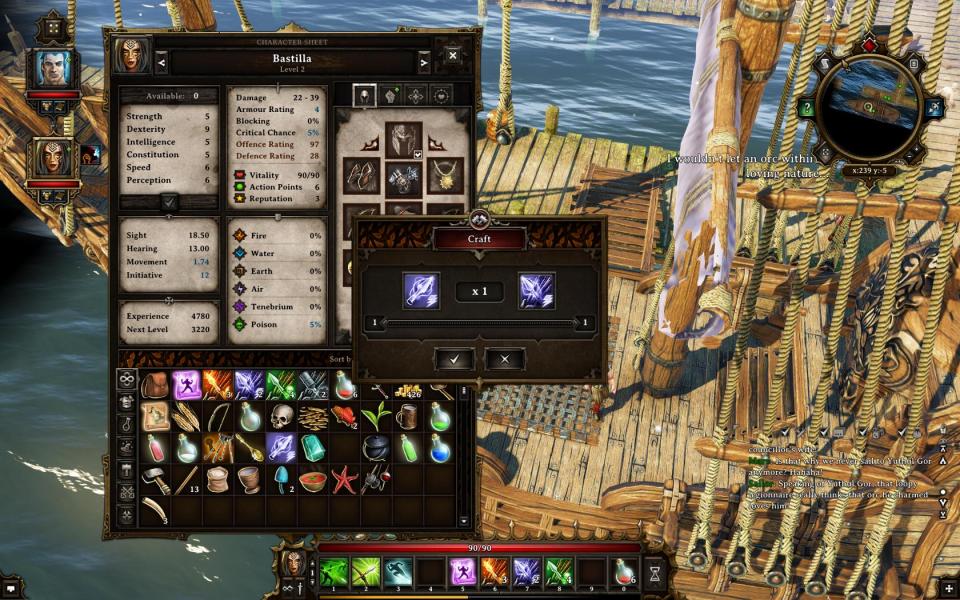The height and width of the screenshot is (600, 960).
Task: Select the blue-haired party member portrait
Action: tap(53, 68)
